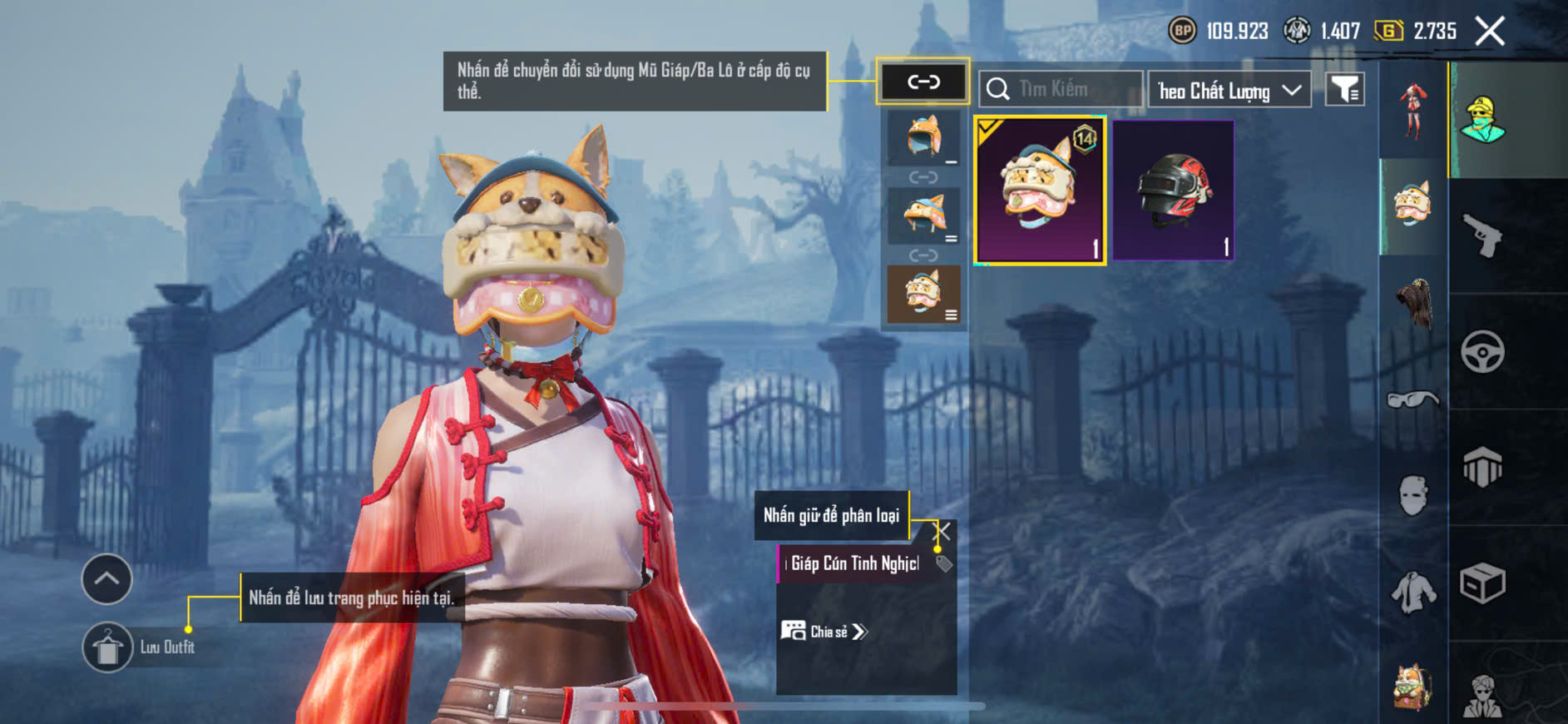Pick the level 1 helmet slot
This screenshot has width=1568, height=724.
[x=923, y=138]
